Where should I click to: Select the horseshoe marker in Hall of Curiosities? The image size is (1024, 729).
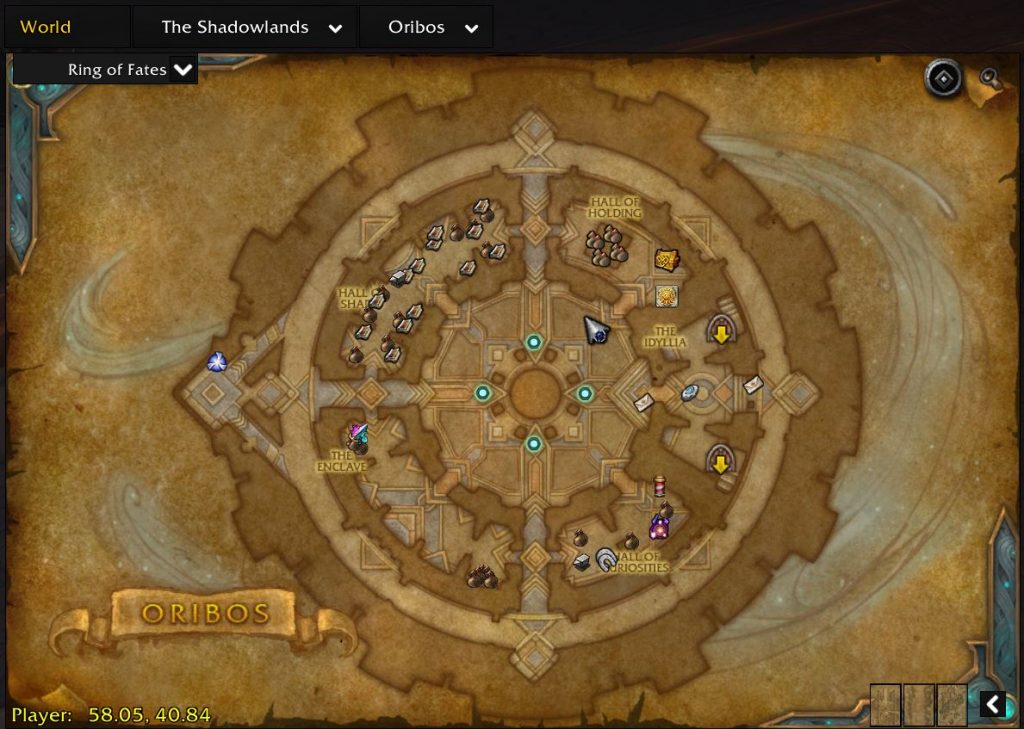(606, 560)
